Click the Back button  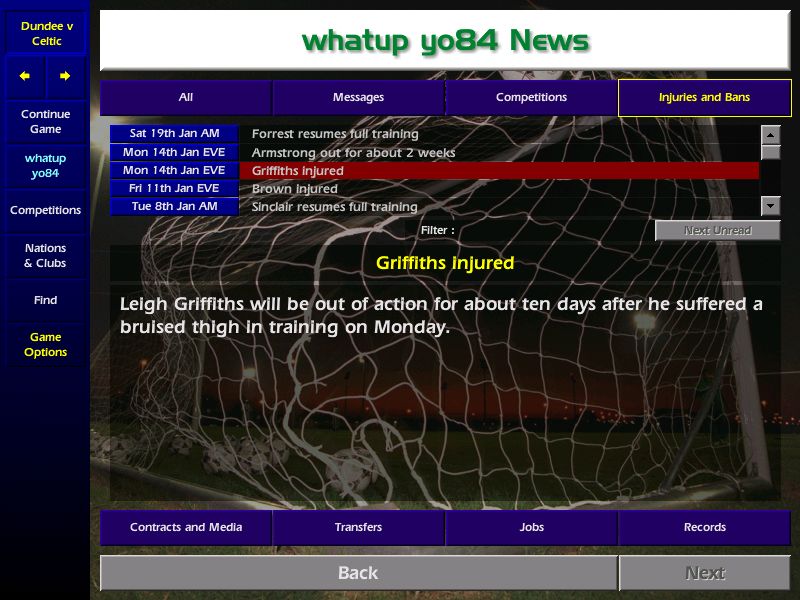[x=358, y=573]
